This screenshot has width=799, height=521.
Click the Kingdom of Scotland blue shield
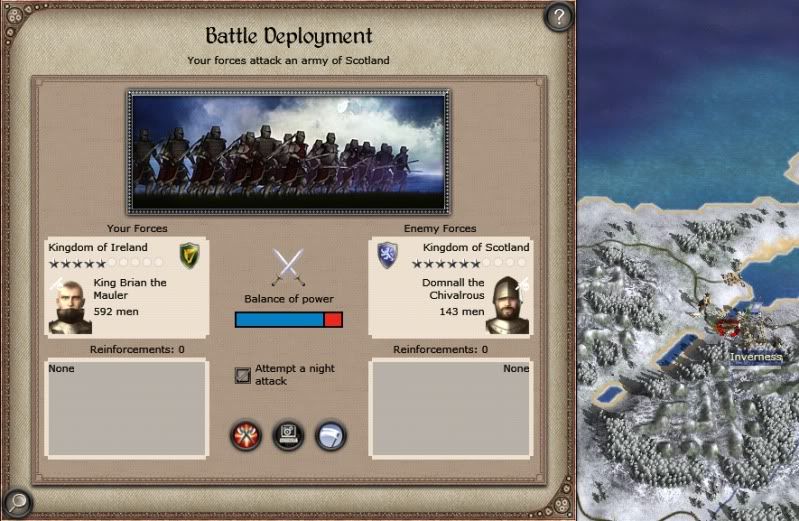point(388,255)
